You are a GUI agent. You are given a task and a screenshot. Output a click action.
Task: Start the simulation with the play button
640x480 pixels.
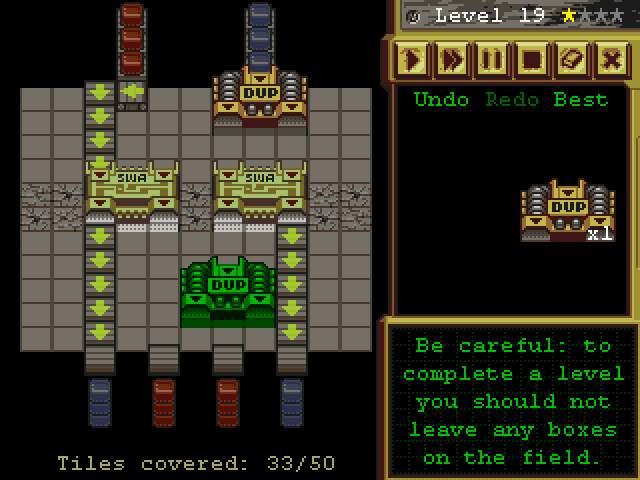point(412,60)
